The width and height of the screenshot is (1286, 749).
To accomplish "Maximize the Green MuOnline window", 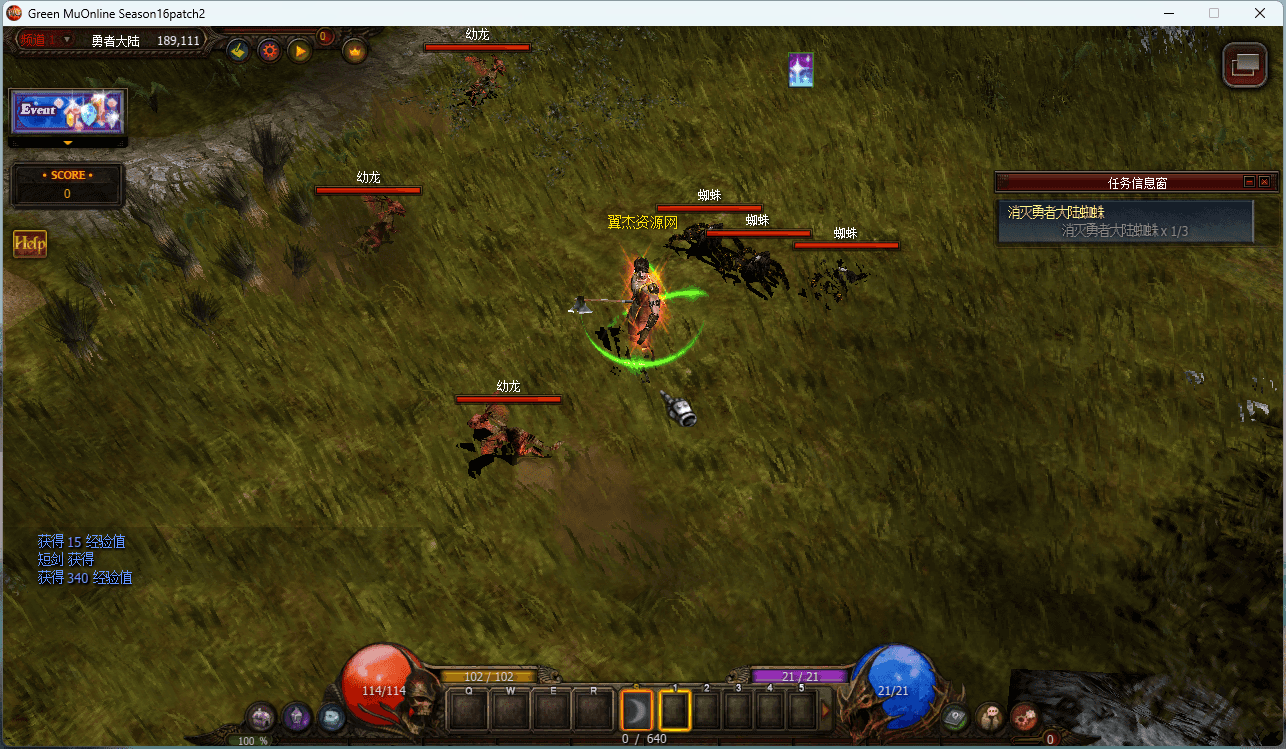I will (x=1214, y=13).
